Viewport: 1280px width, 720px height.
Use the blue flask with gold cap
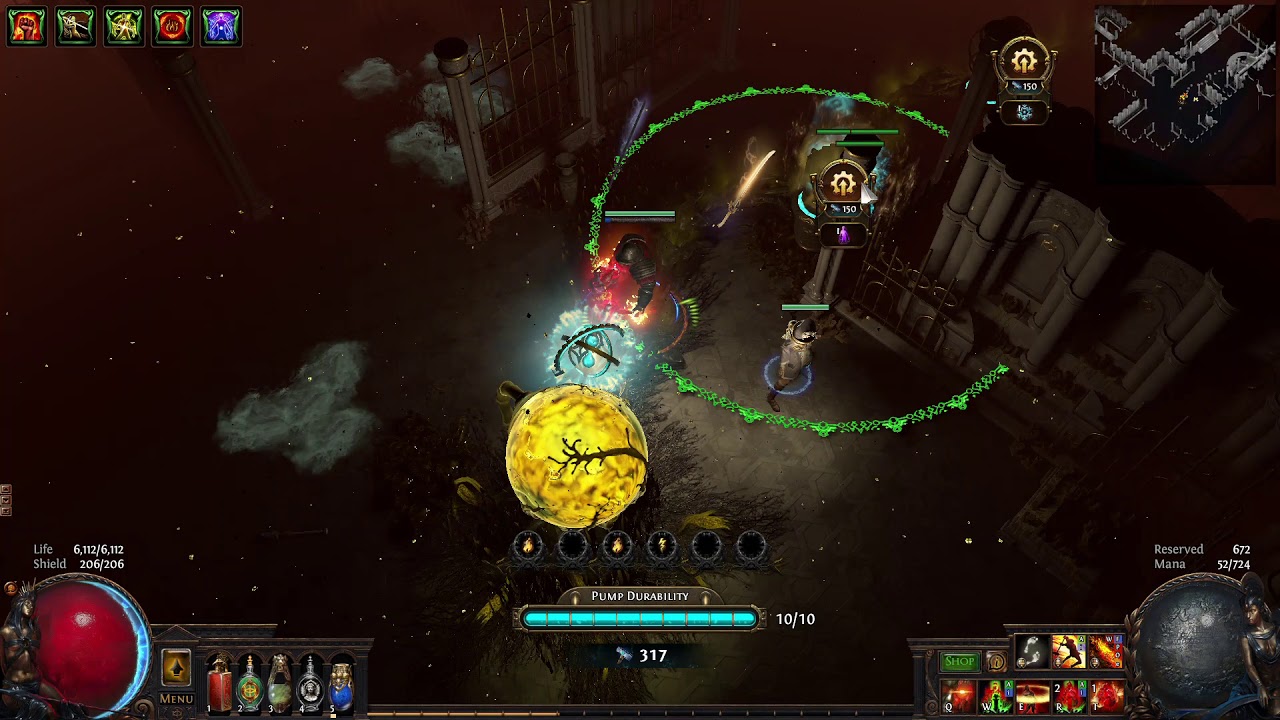(x=341, y=684)
